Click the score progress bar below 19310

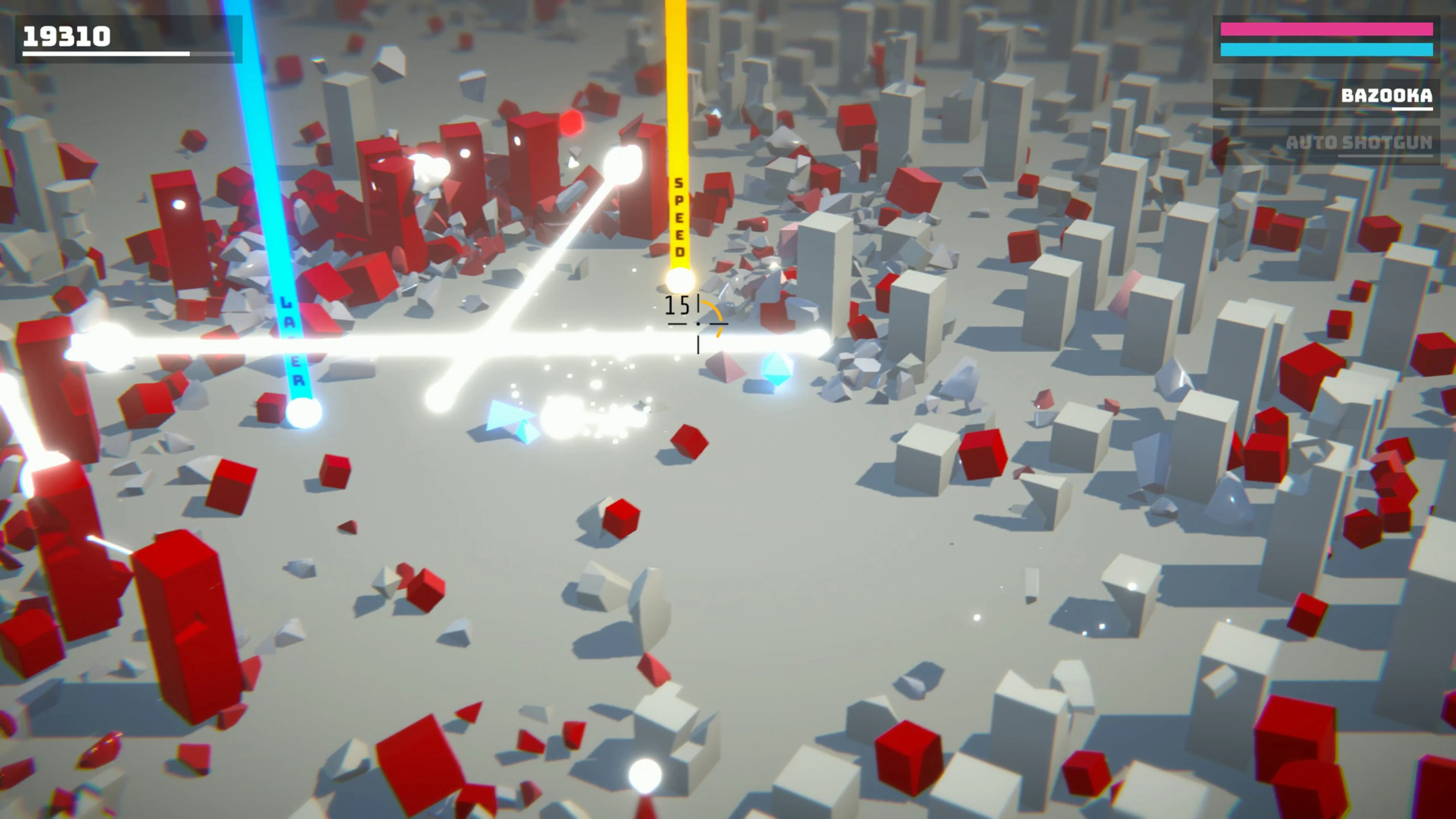[x=105, y=56]
